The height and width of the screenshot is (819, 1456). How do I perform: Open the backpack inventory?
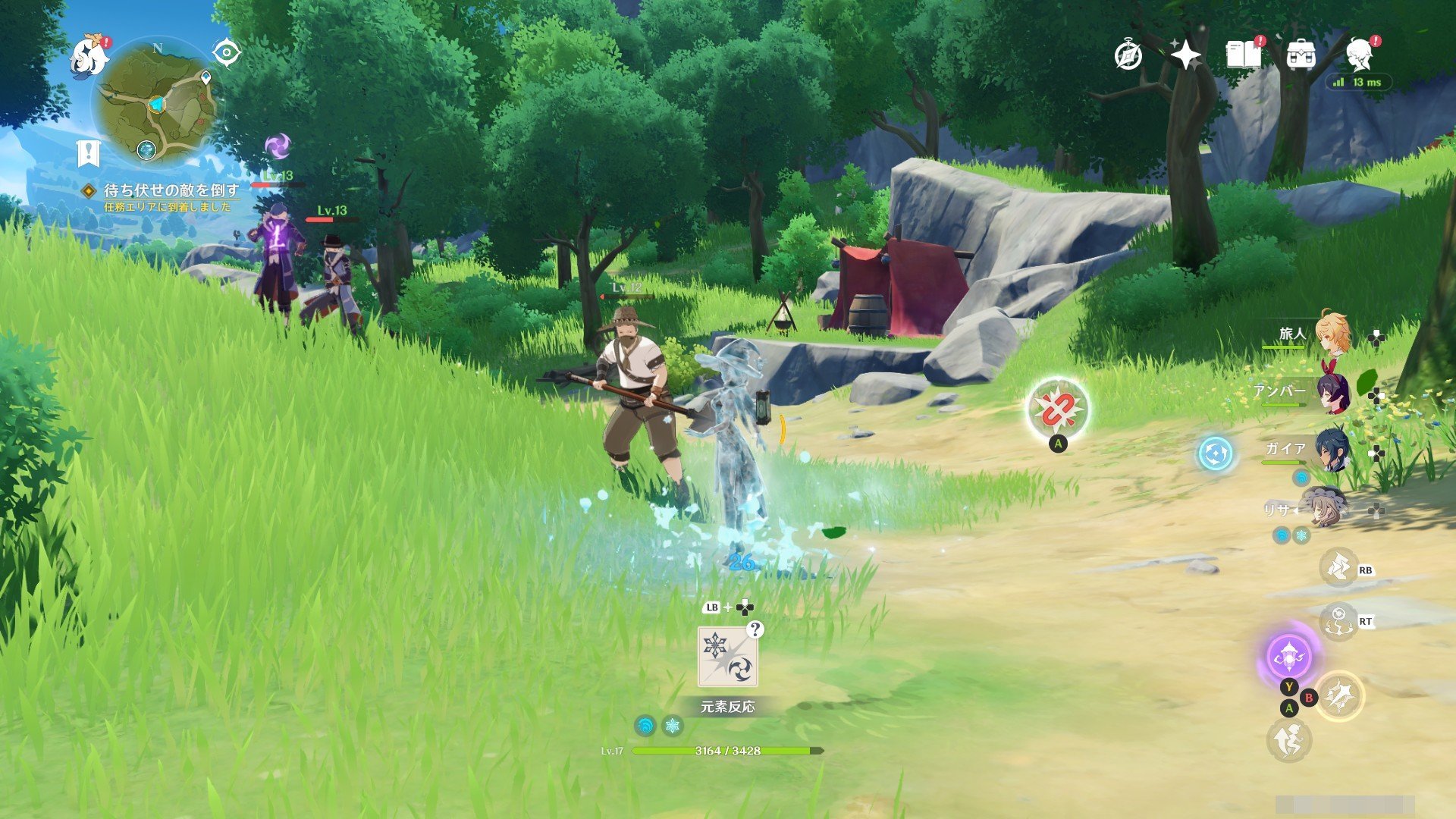click(1301, 55)
